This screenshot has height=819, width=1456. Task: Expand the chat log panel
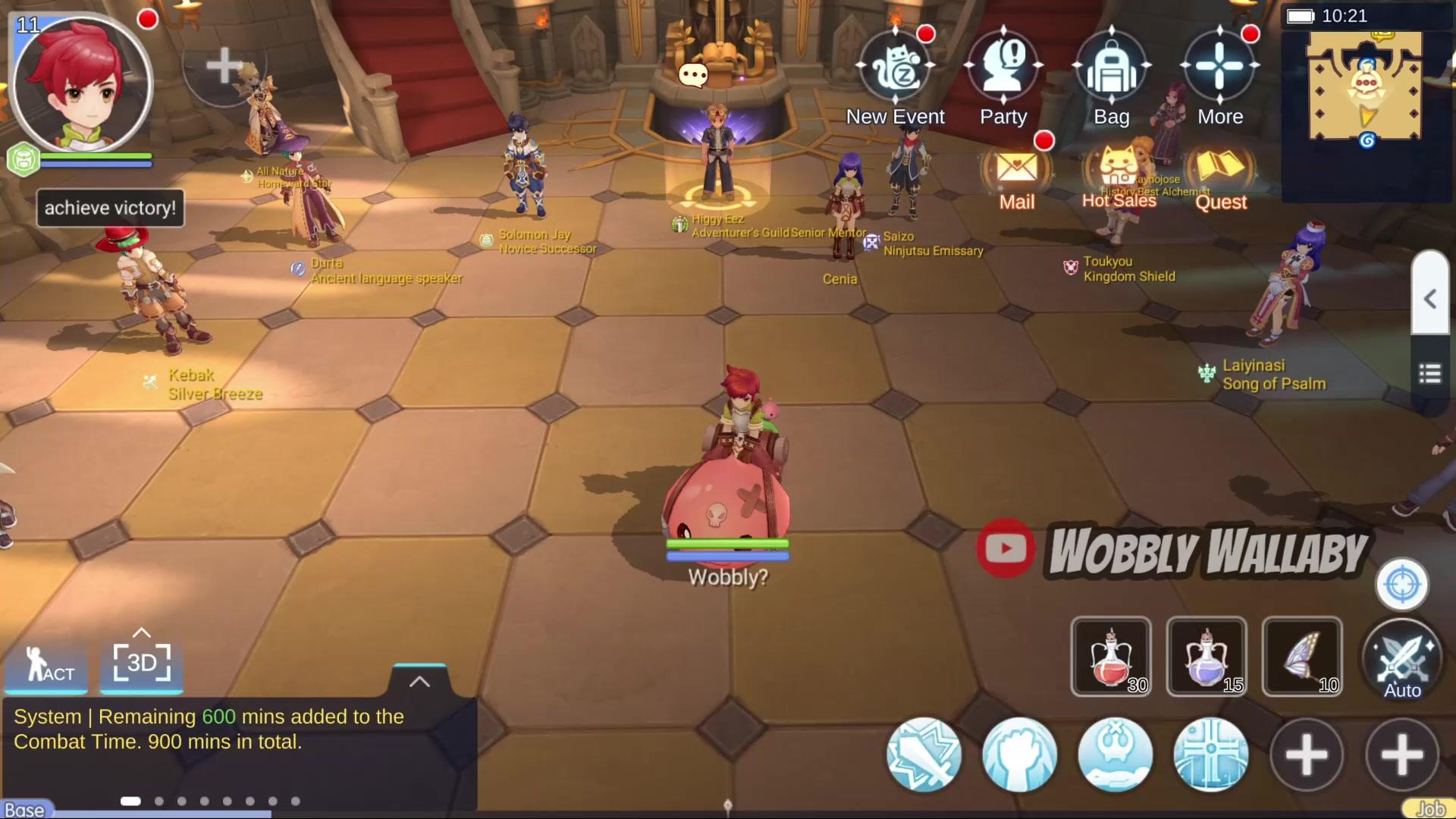419,681
